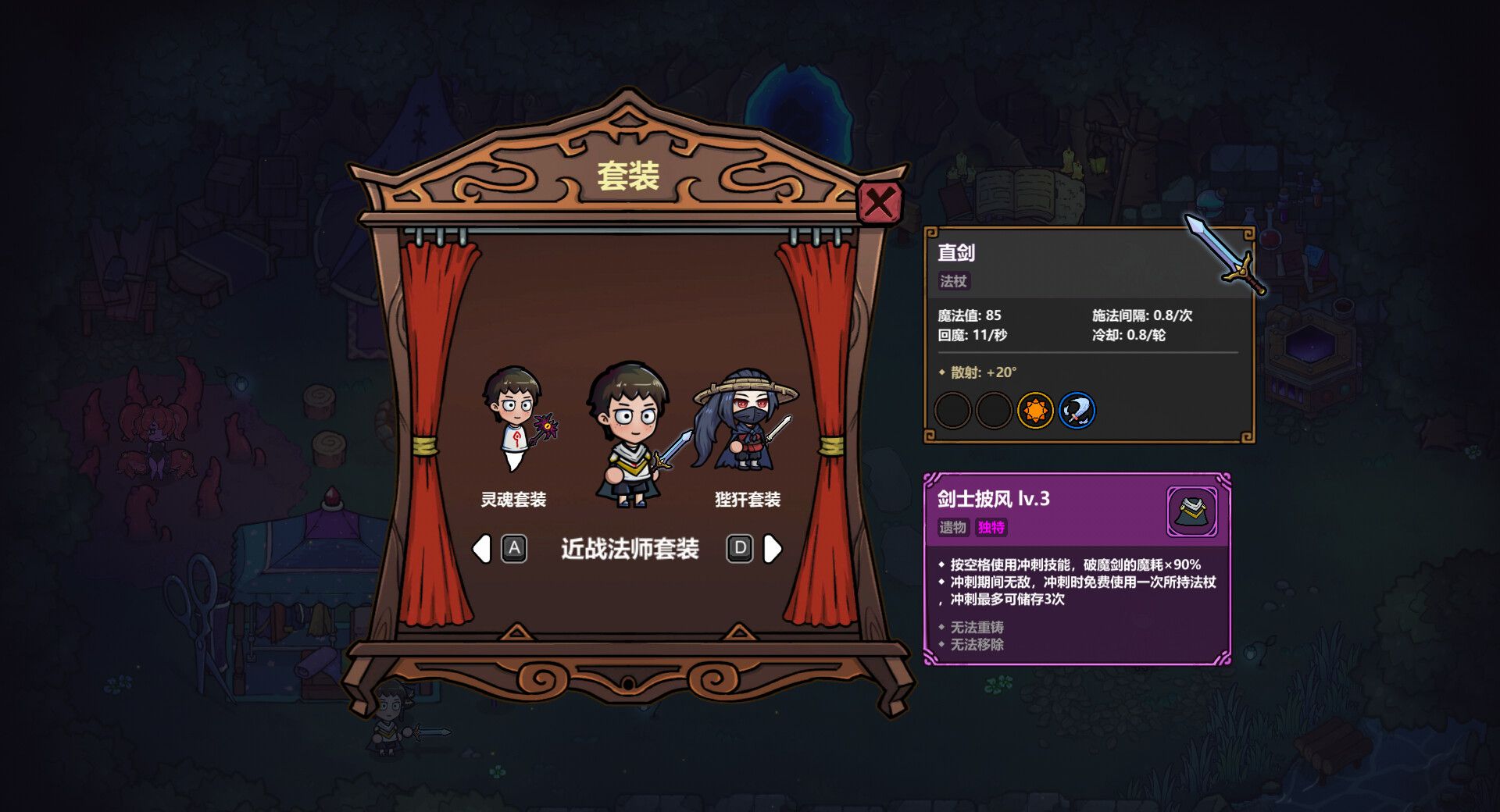Click the cloak icon on 剑士披风 panel

[x=1191, y=511]
